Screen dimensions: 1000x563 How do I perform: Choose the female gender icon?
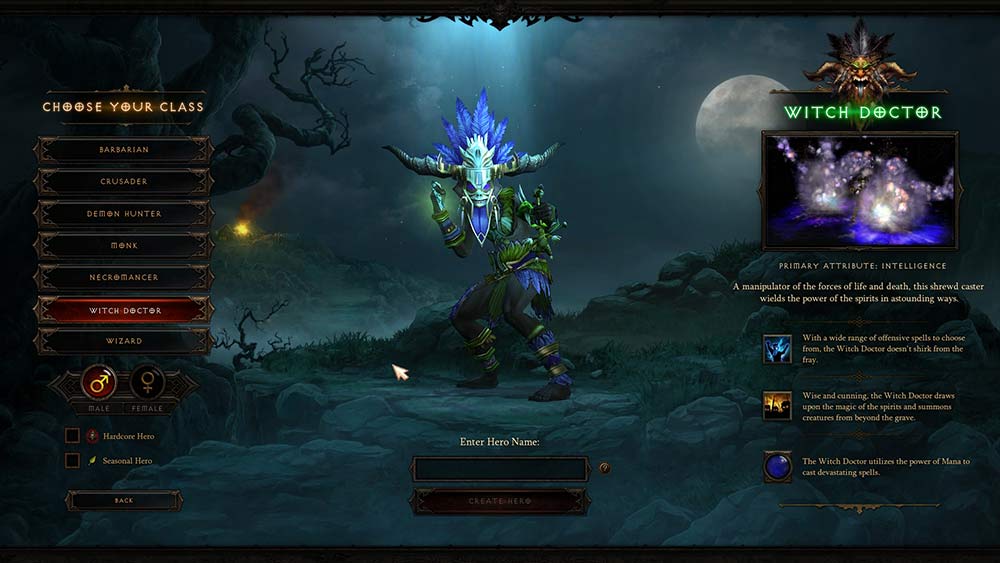[149, 381]
